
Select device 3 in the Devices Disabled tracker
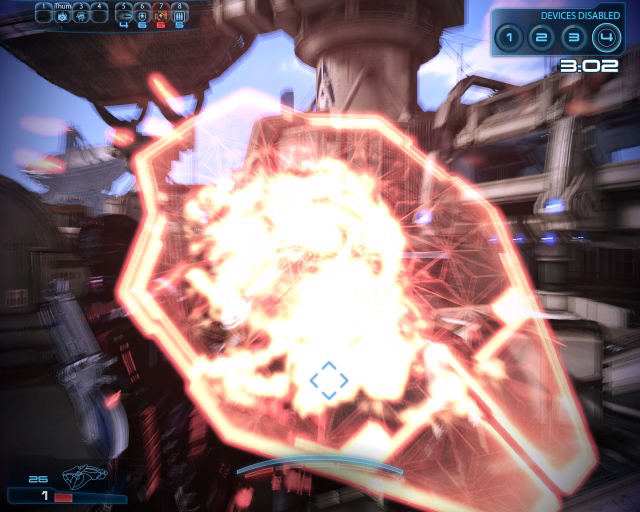(573, 39)
